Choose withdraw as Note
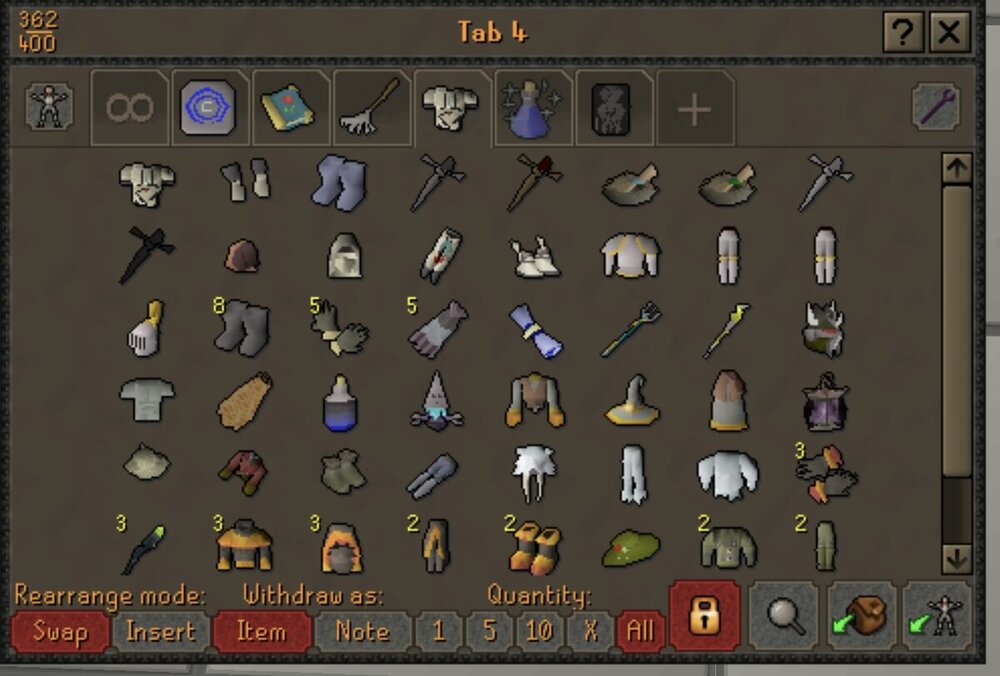 (362, 632)
